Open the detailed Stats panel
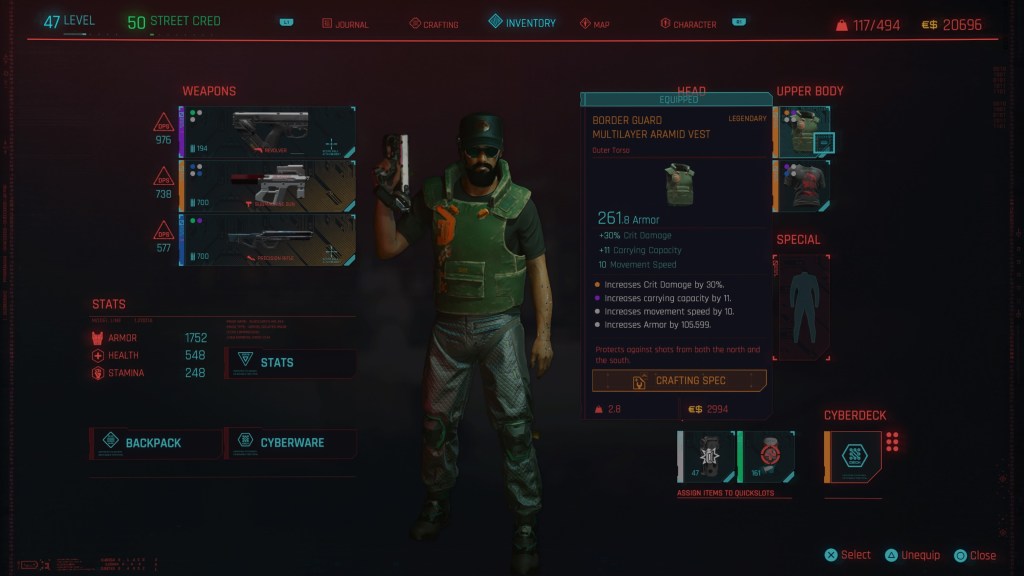 click(x=290, y=362)
